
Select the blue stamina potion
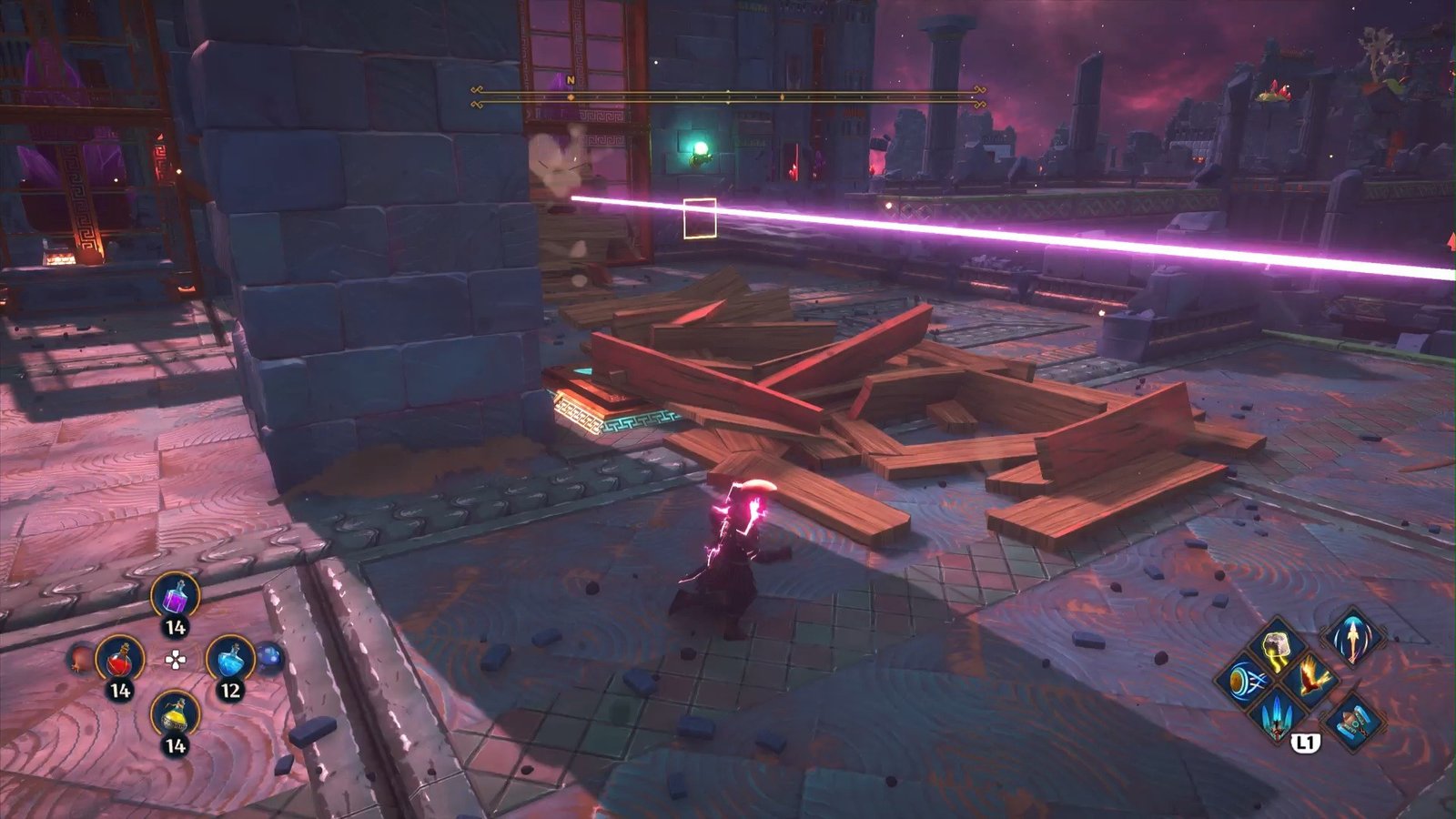pyautogui.click(x=229, y=659)
